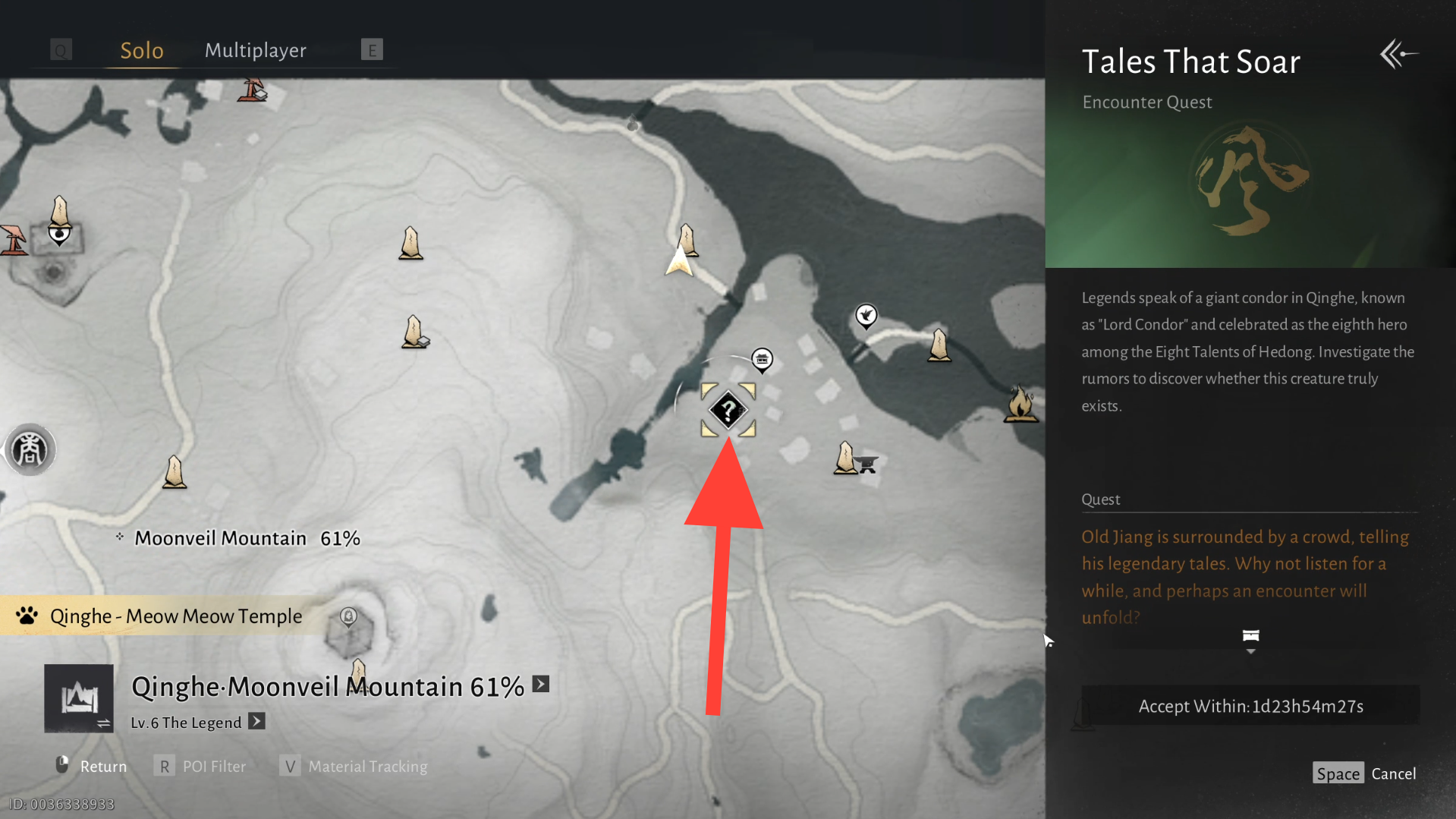
Task: Expand the quest description down arrow
Action: point(1250,651)
